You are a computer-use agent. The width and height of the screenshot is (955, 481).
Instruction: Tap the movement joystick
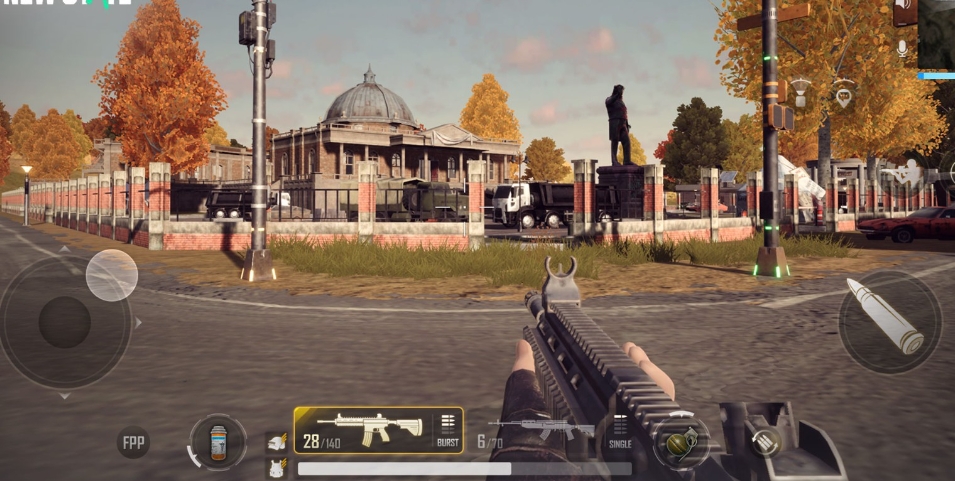(x=65, y=322)
